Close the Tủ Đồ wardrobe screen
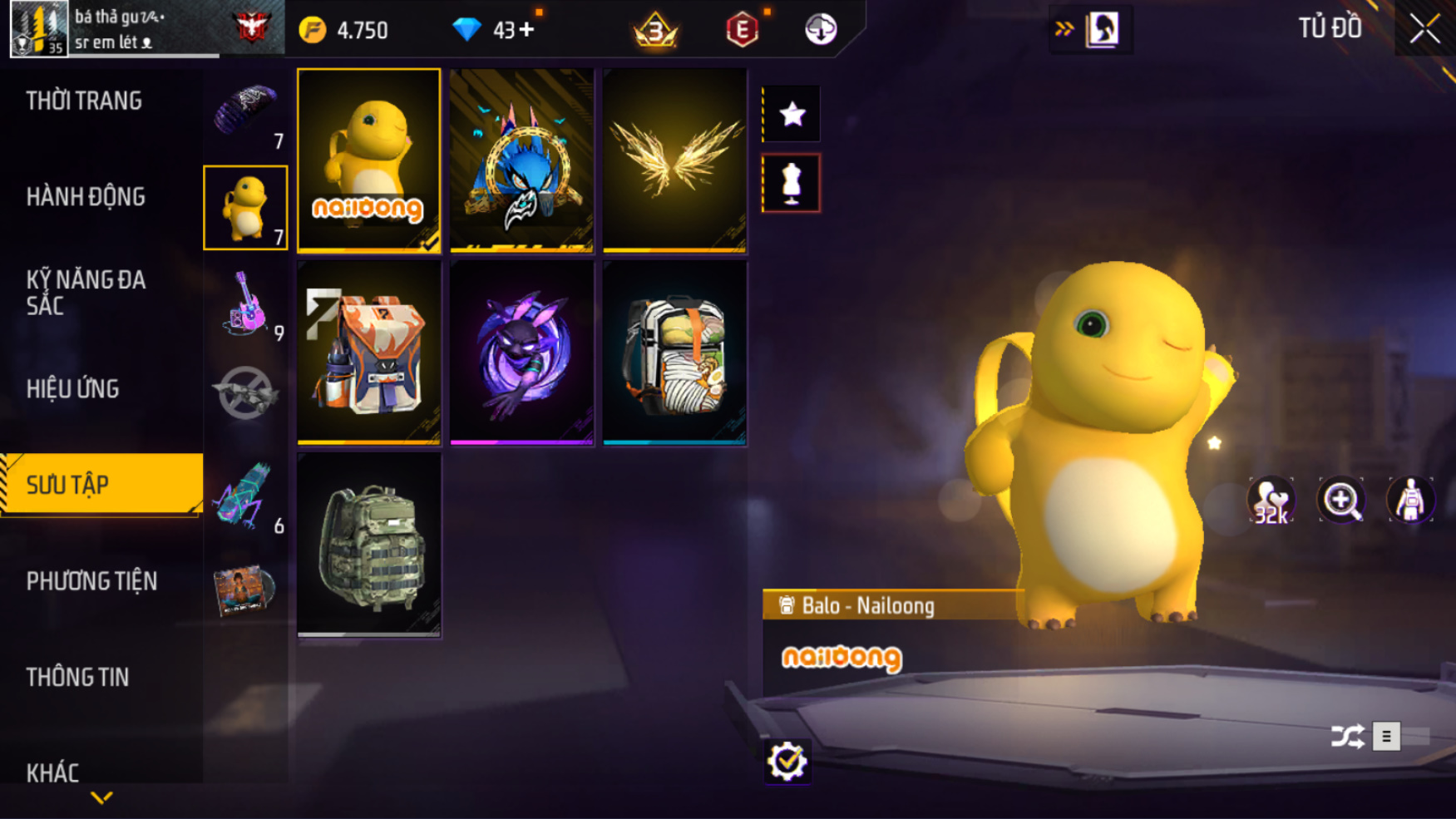 (1424, 29)
